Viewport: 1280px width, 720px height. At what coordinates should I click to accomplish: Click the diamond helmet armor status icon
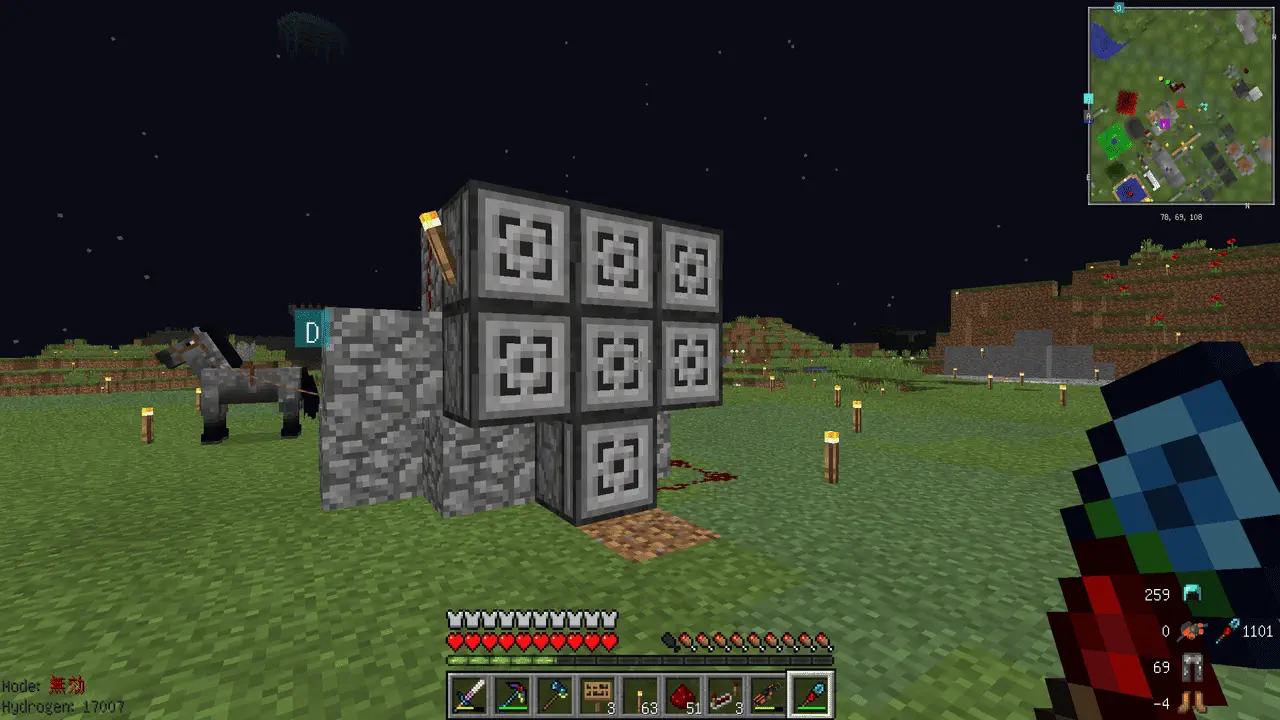(x=1191, y=594)
